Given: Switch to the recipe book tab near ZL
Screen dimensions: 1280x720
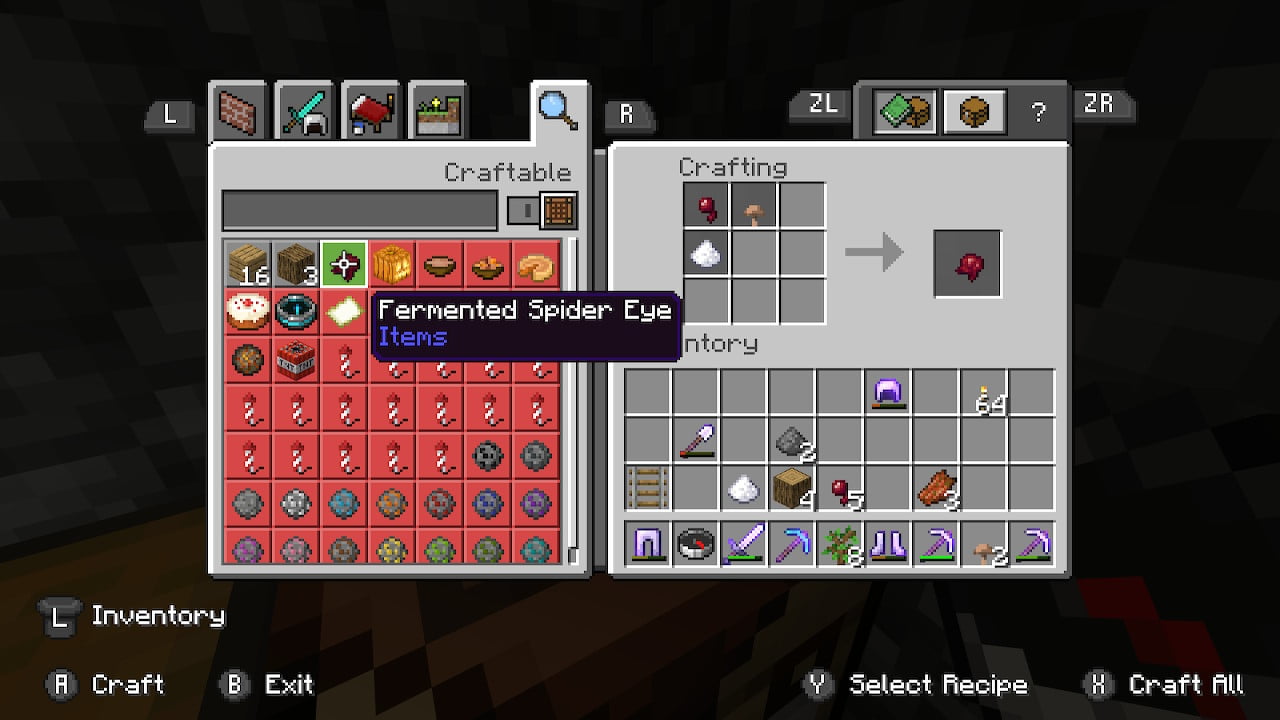Looking at the screenshot, I should 904,111.
